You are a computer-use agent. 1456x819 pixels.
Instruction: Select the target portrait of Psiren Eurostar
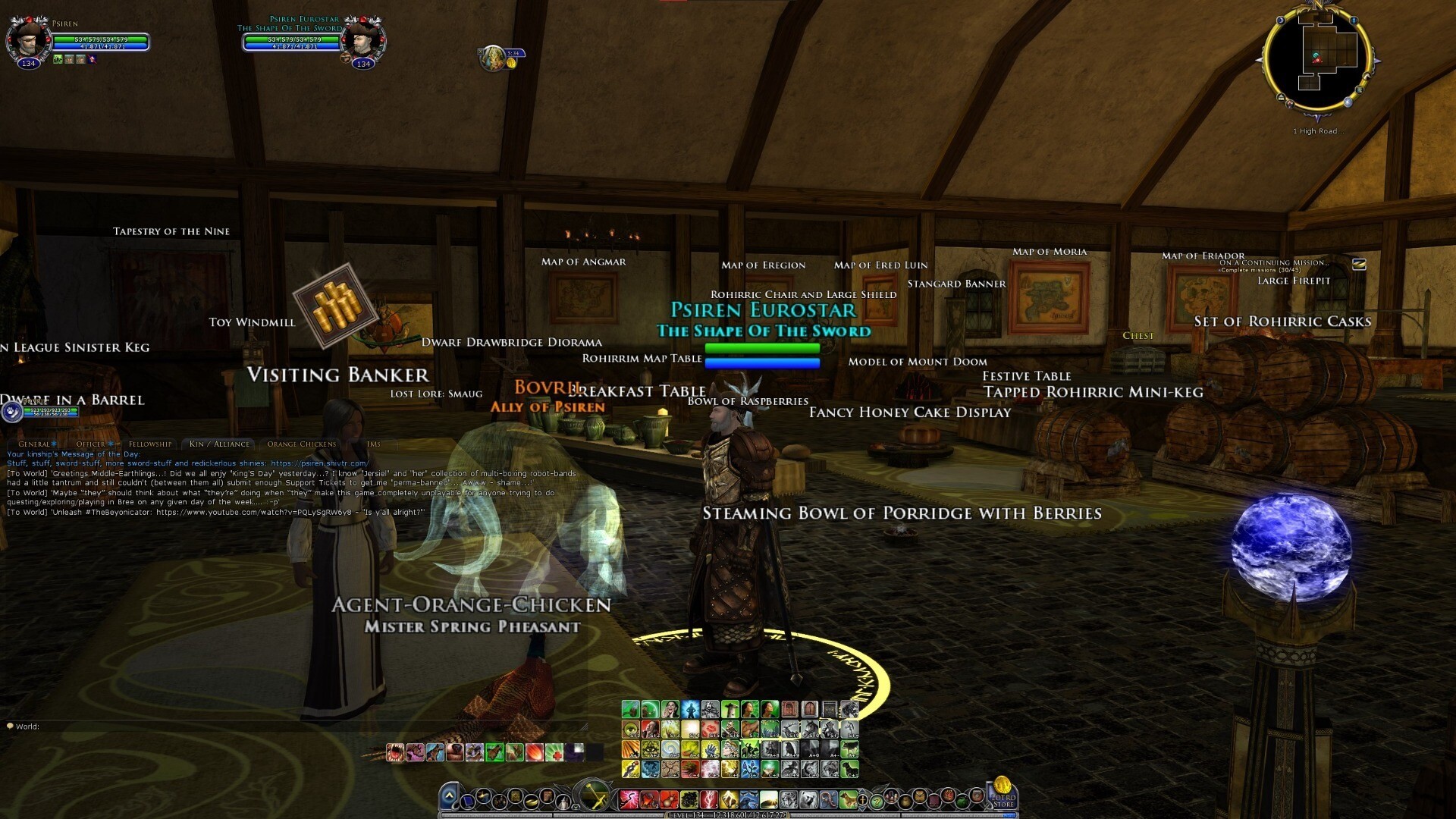coord(362,39)
